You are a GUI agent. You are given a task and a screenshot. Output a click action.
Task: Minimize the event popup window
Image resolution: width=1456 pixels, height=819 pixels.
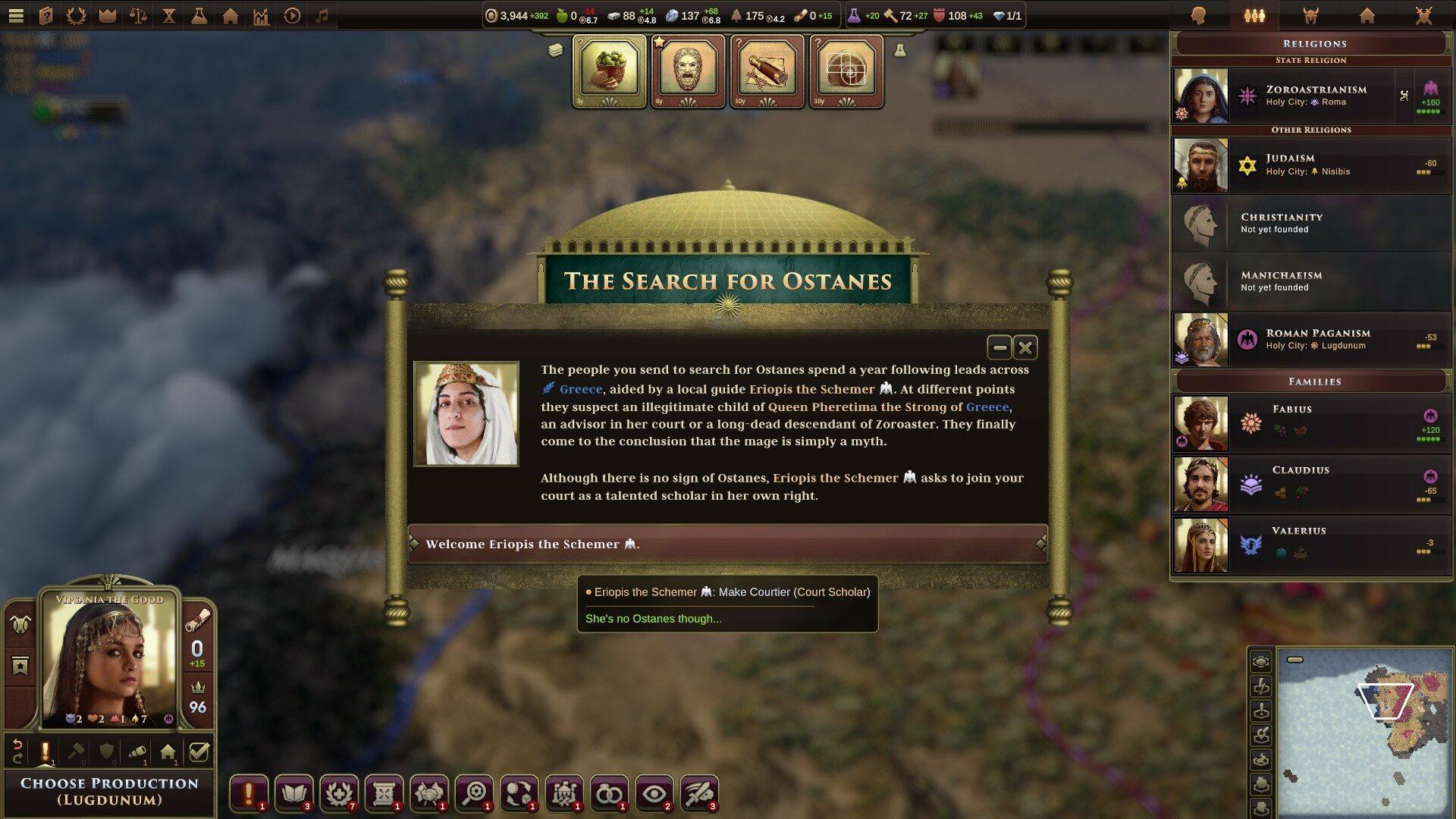tap(999, 347)
